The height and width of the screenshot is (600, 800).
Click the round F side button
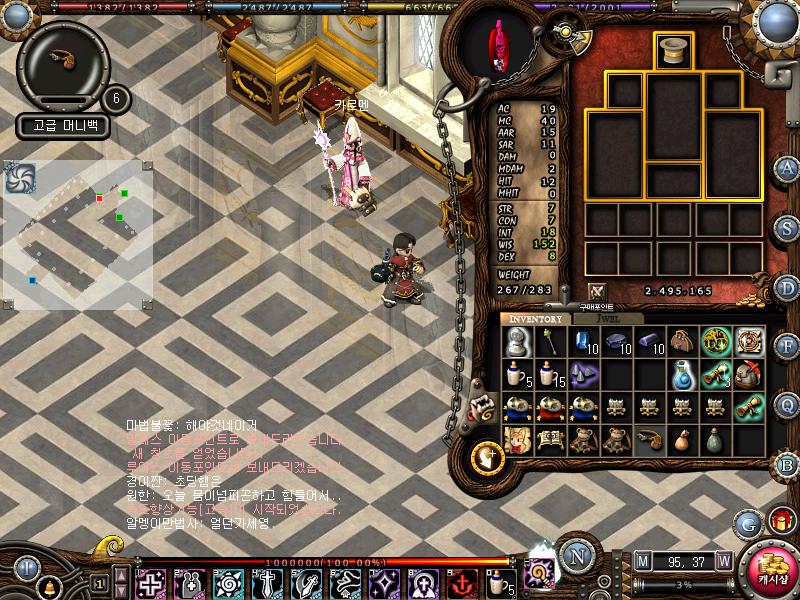(787, 346)
